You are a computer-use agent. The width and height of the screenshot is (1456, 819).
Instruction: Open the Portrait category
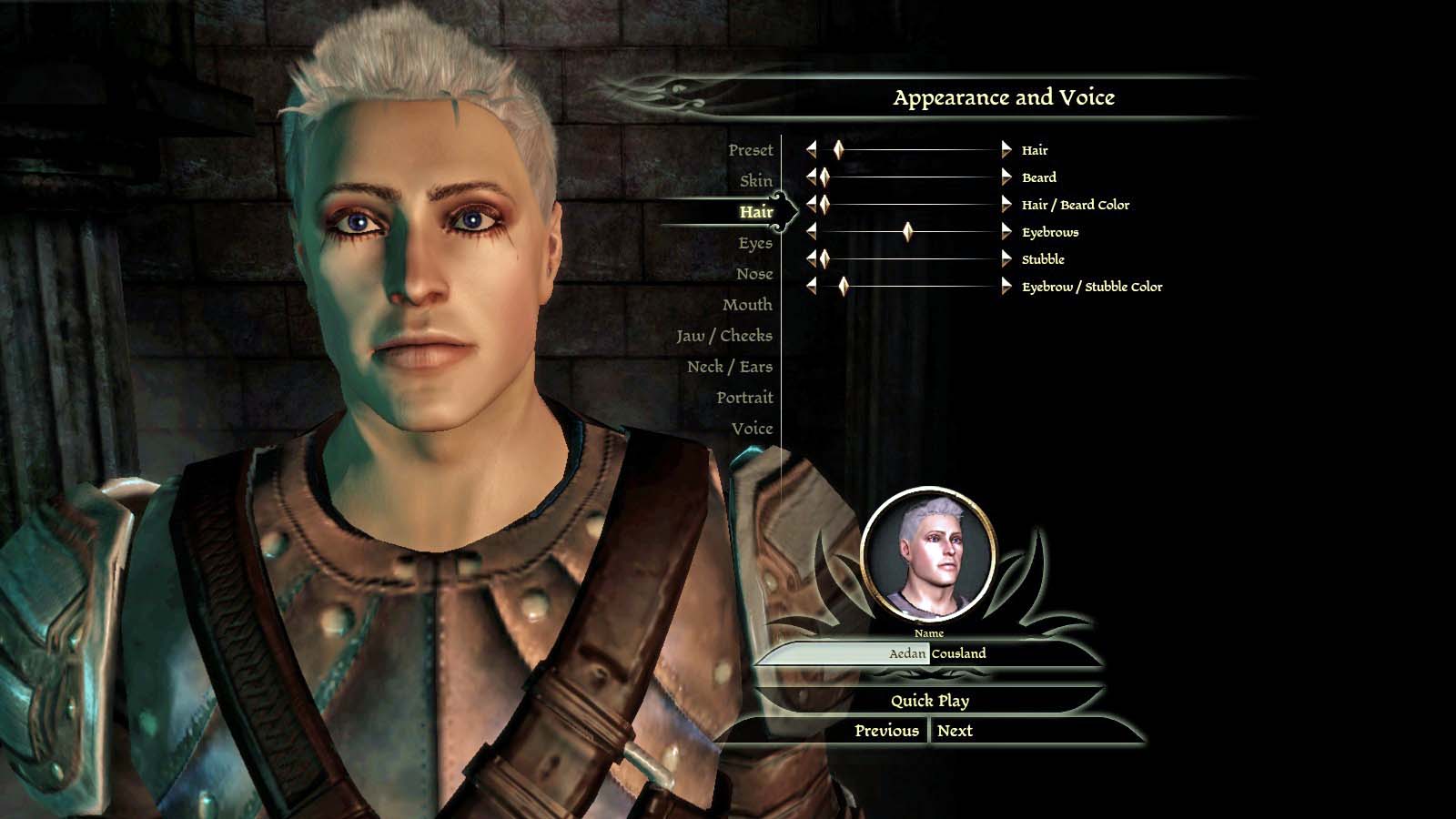pos(743,398)
